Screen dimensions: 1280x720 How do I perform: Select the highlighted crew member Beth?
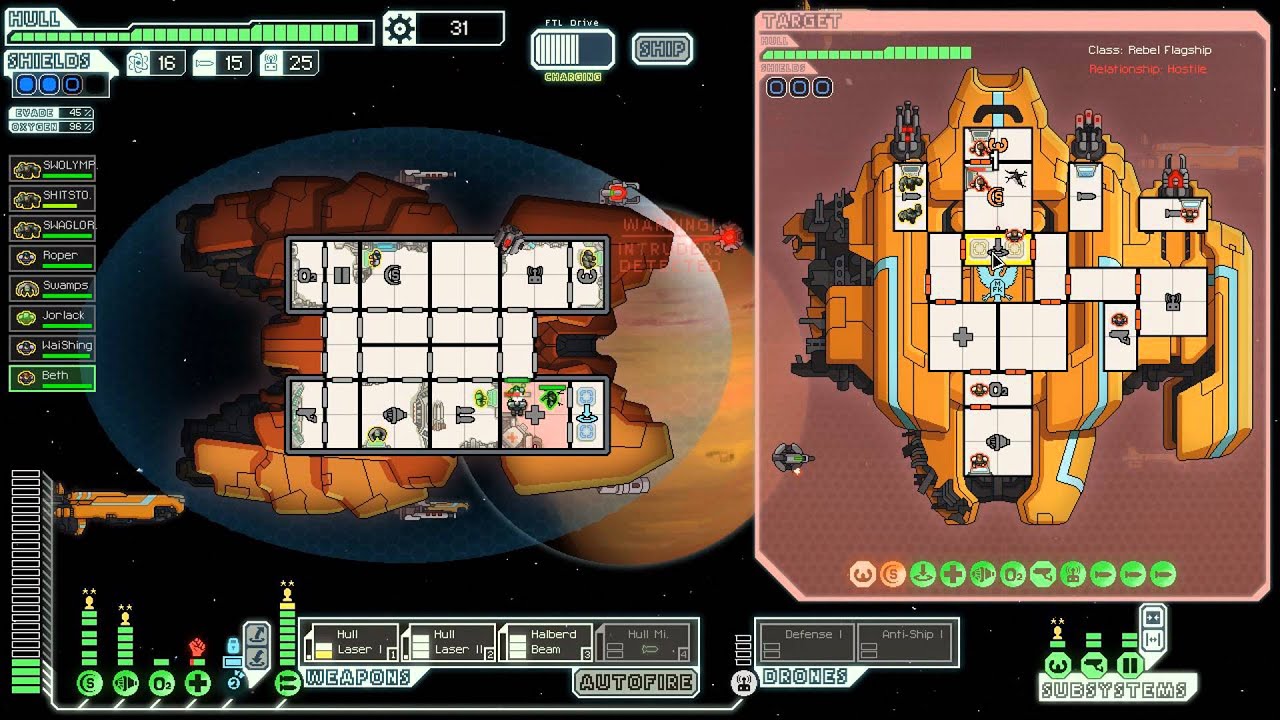(52, 377)
